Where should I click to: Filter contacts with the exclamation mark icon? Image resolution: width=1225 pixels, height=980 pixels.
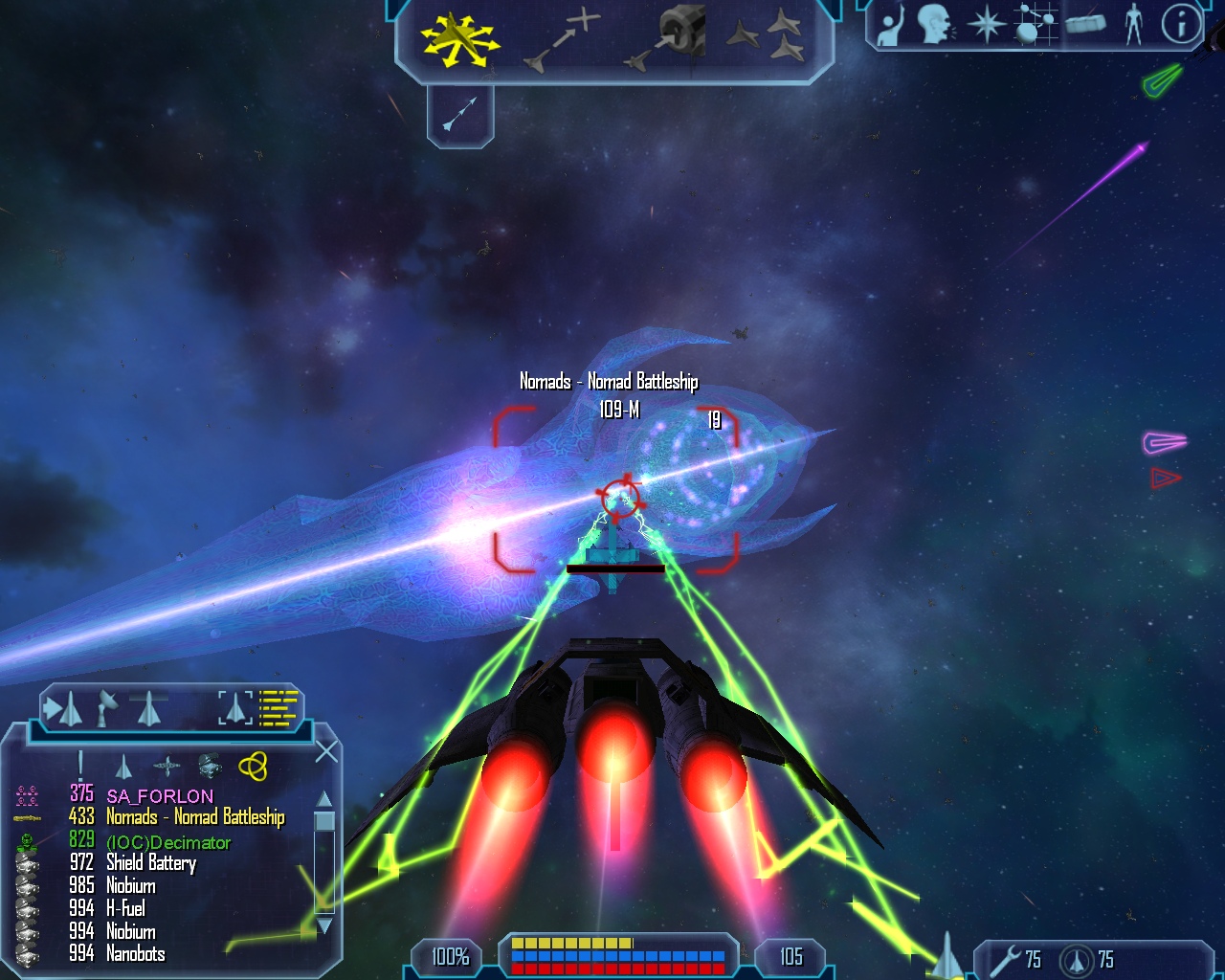[x=80, y=764]
